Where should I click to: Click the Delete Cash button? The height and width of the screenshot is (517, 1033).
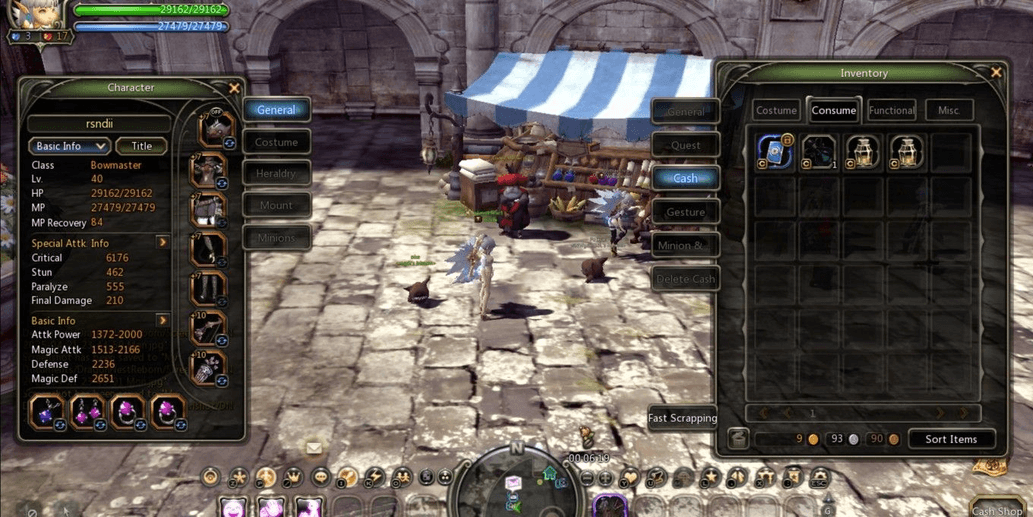tap(685, 279)
